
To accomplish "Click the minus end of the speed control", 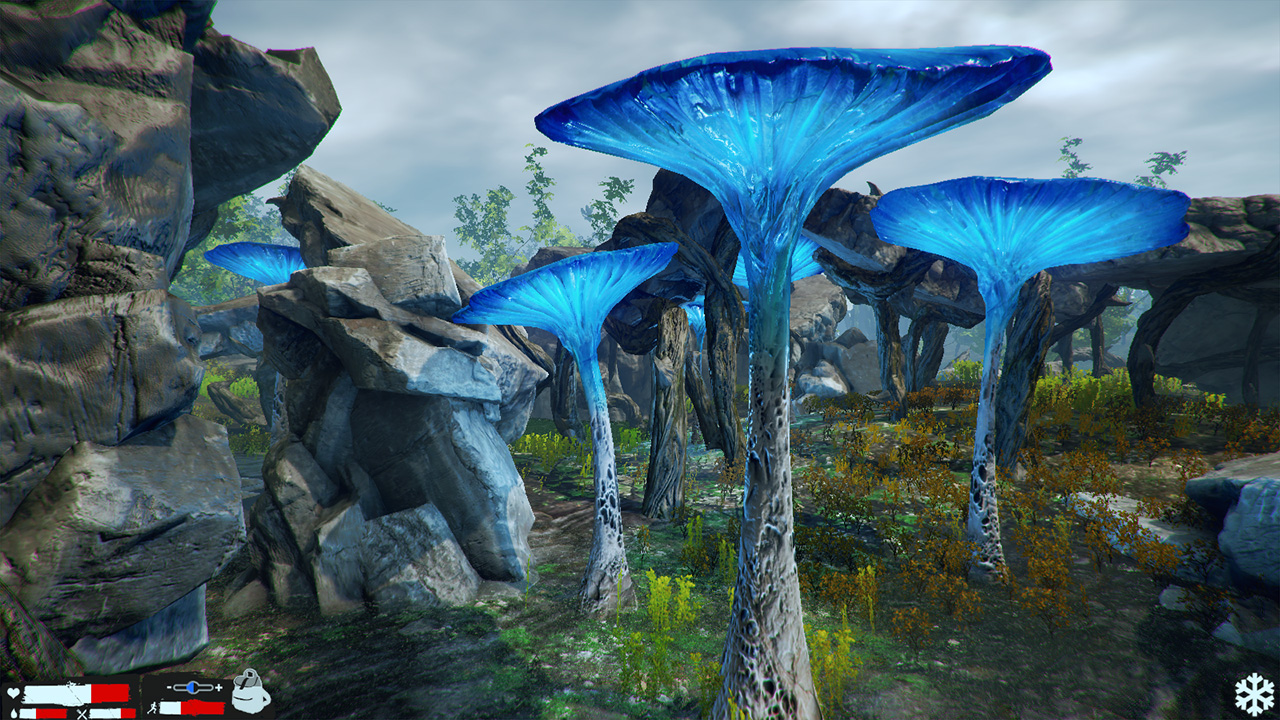I will point(168,687).
